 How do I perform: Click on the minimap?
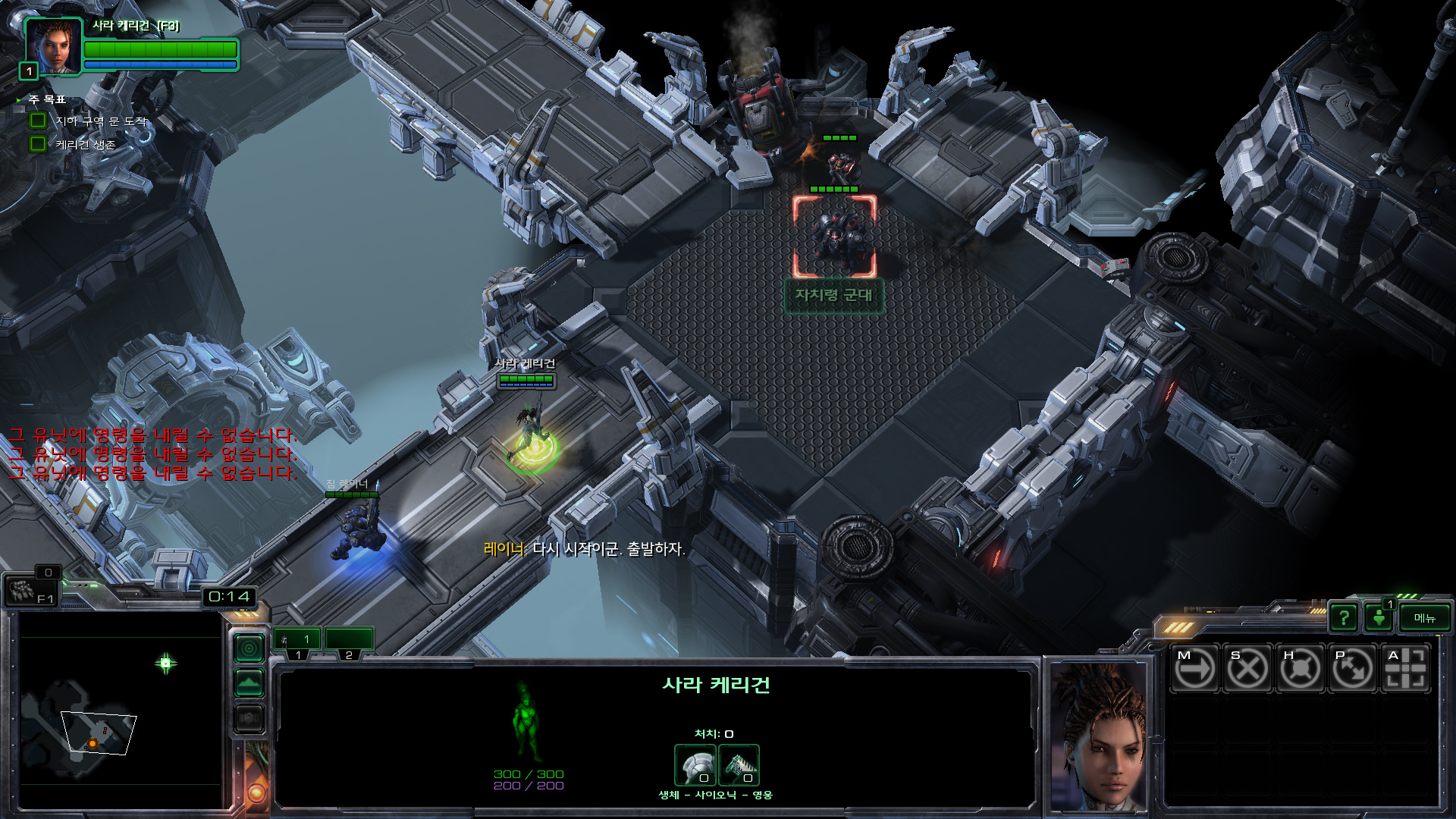(x=120, y=709)
